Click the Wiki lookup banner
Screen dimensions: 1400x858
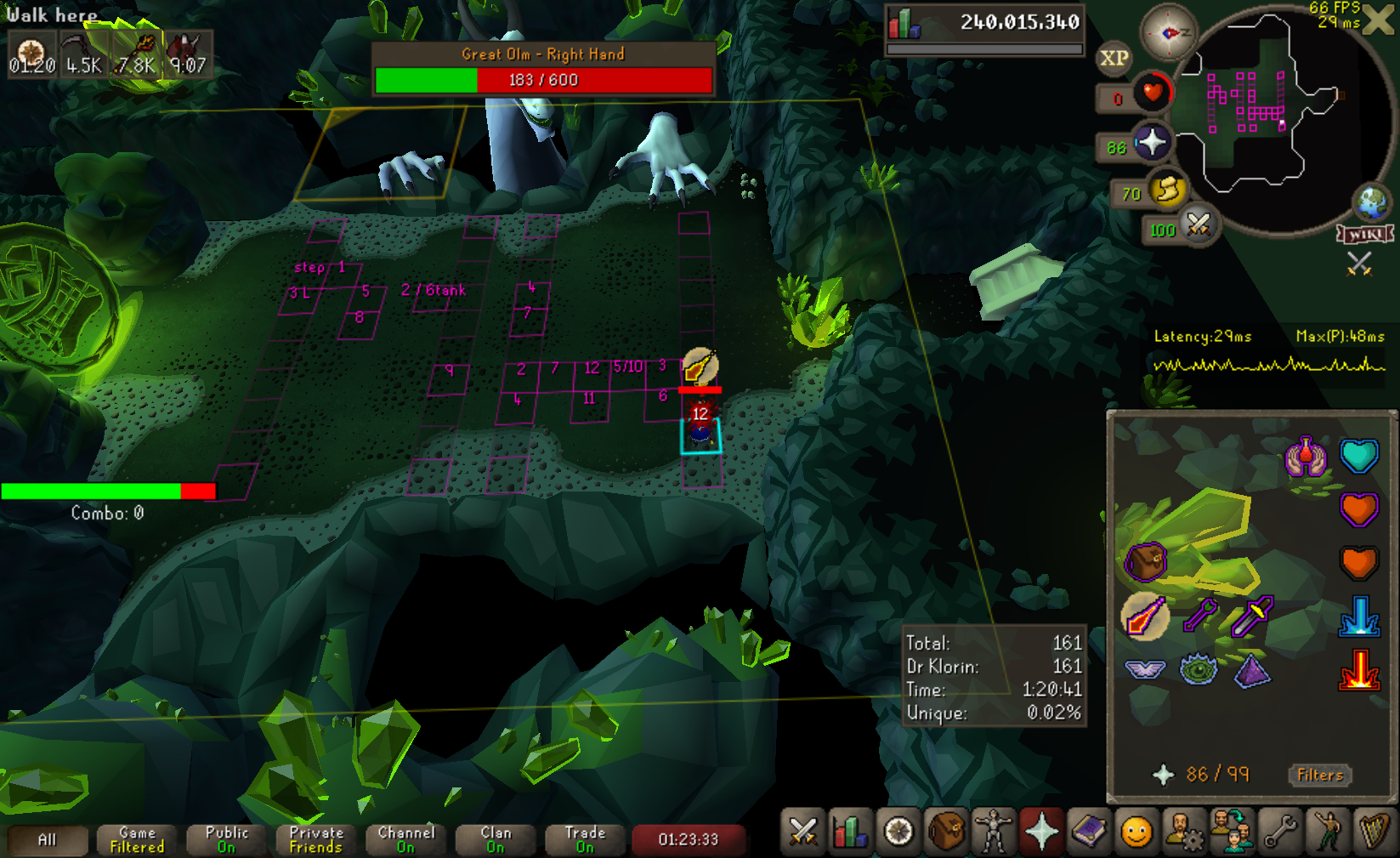pyautogui.click(x=1364, y=234)
